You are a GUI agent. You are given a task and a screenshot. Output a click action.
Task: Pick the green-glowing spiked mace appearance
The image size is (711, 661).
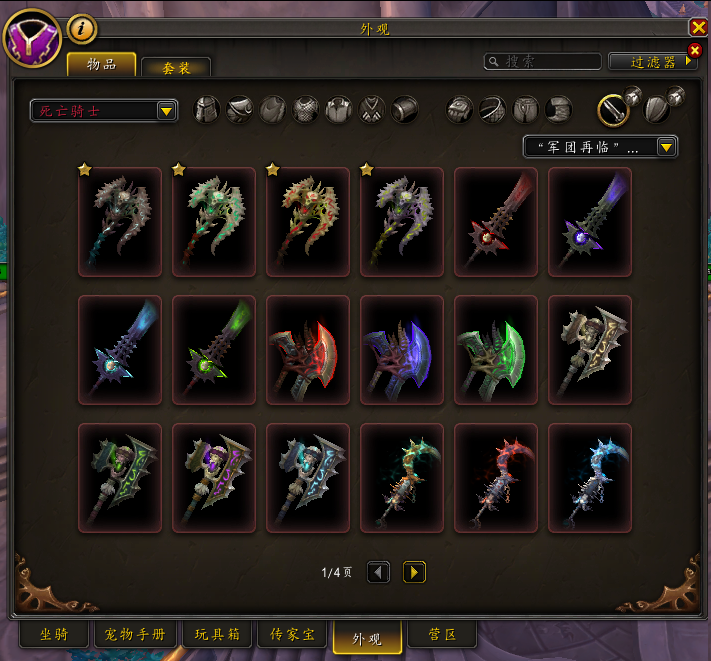click(214, 350)
